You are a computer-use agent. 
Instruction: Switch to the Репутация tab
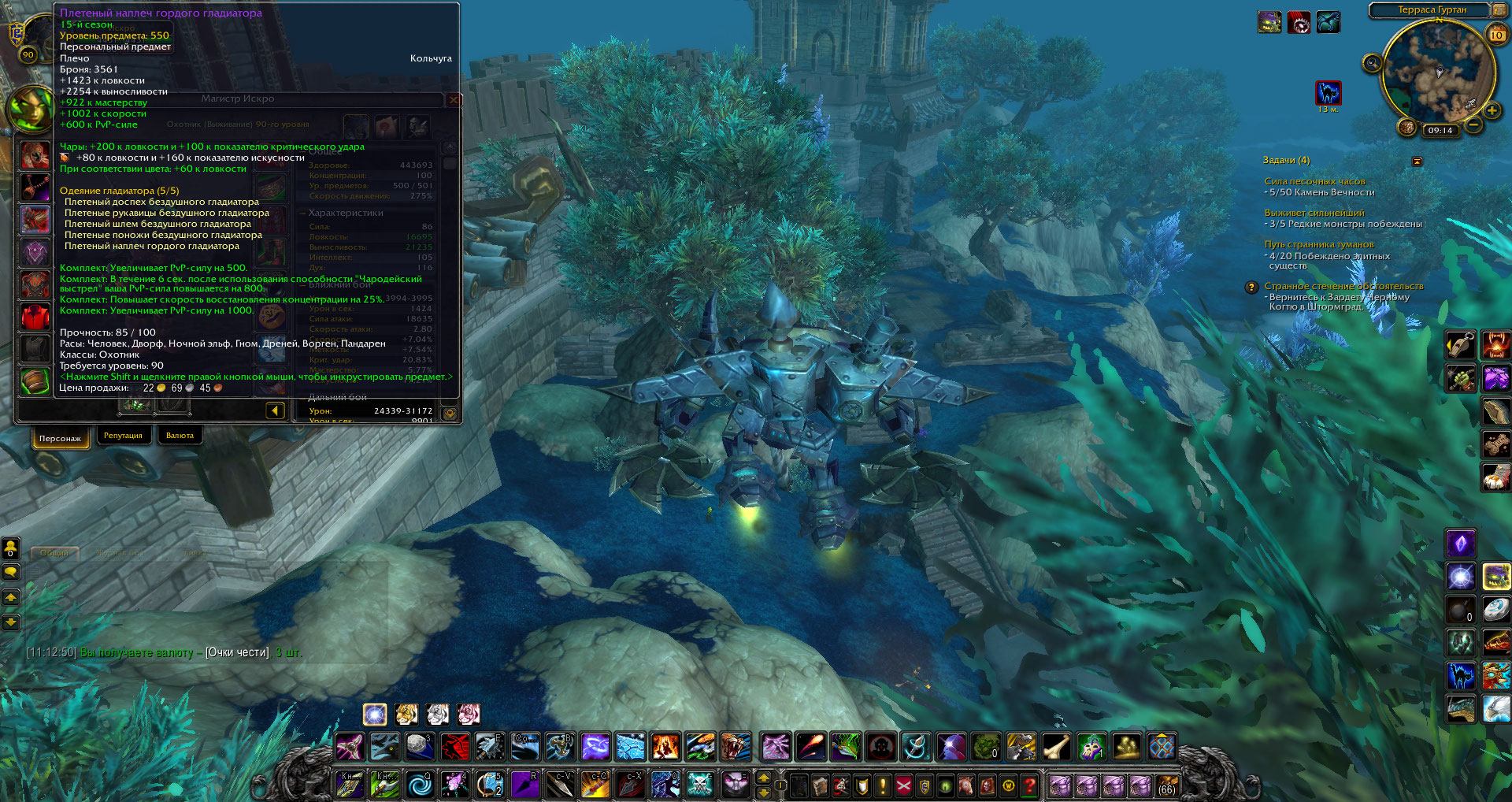click(123, 436)
